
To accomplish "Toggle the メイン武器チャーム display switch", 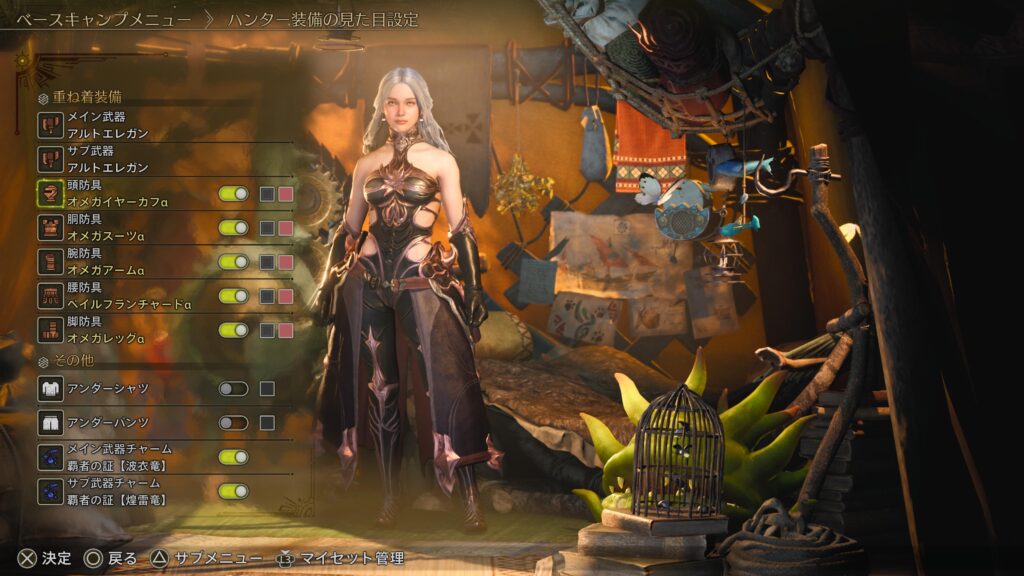I will point(233,457).
